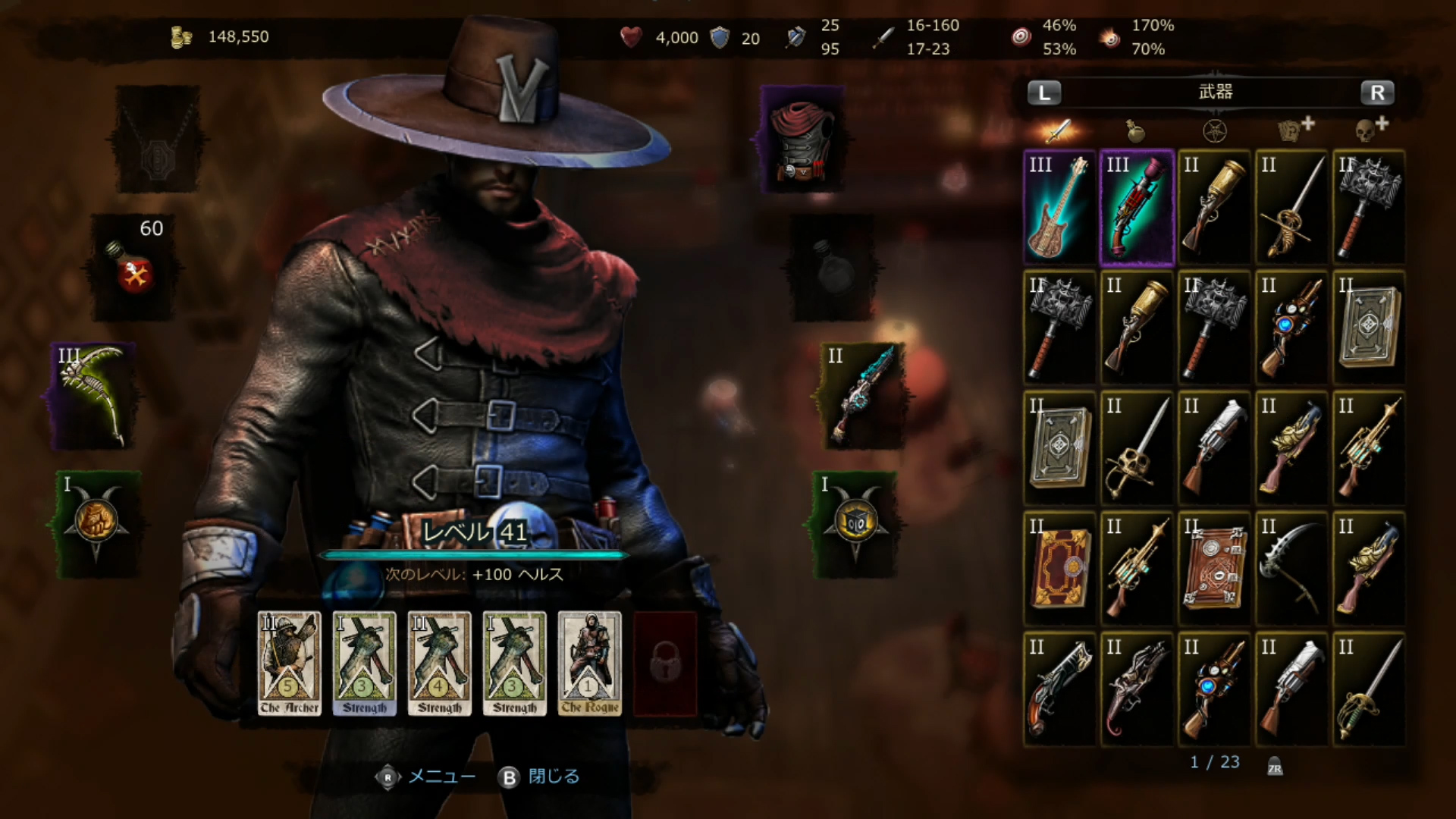Image resolution: width=1456 pixels, height=819 pixels.
Task: Switch to the potions category tab
Action: click(1135, 131)
